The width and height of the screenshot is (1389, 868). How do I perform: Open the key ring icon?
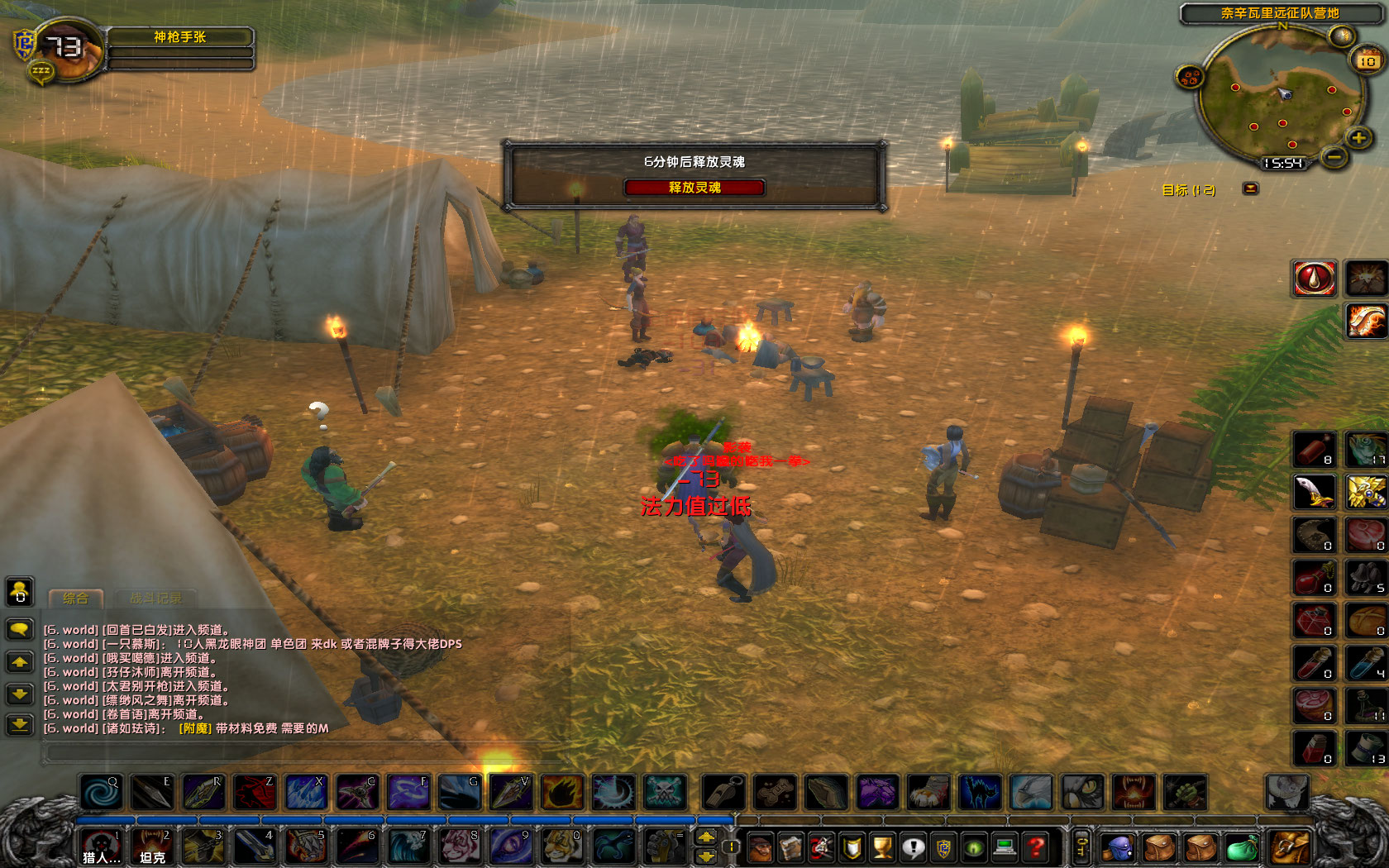pos(1082,847)
